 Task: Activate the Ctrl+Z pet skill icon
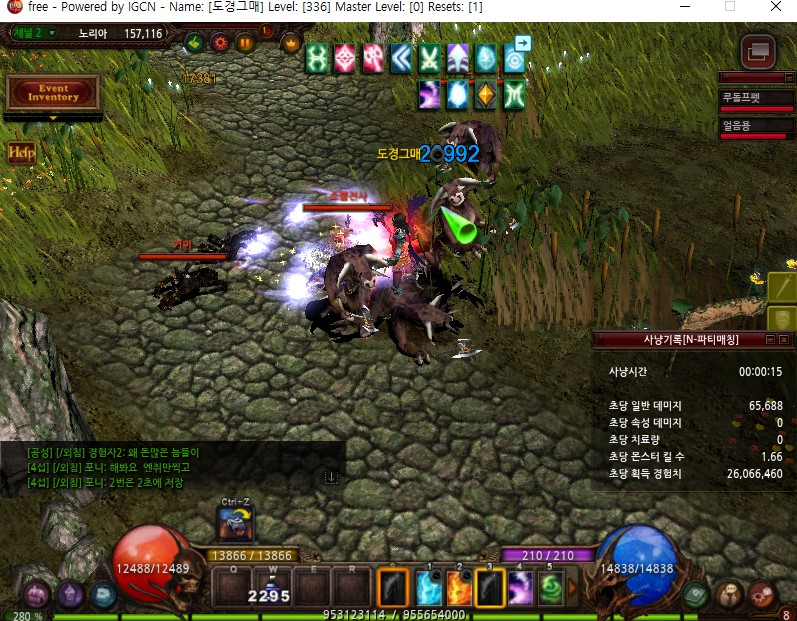(x=235, y=525)
